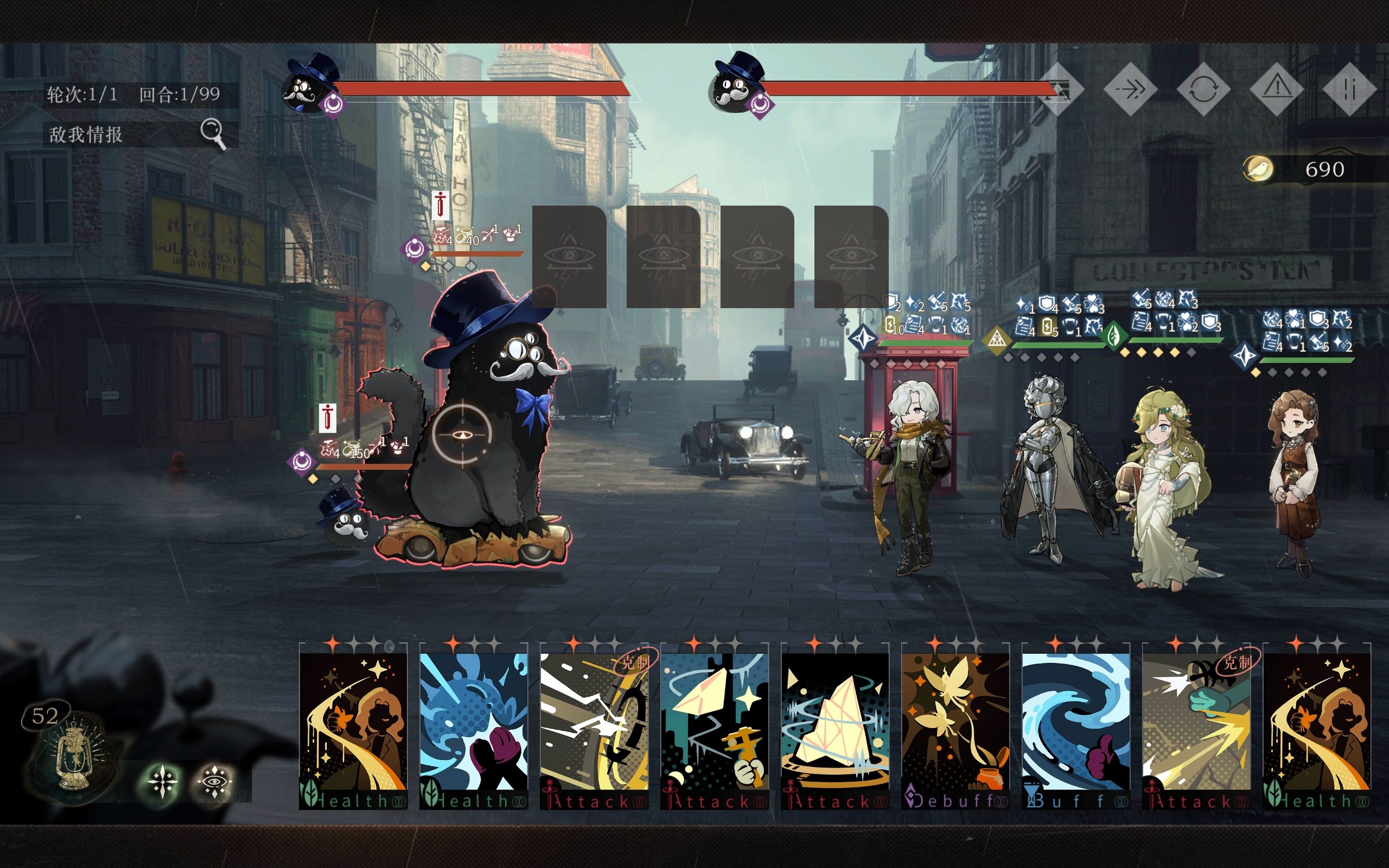
Task: Play the blue Health card with purple hand
Action: 474,726
